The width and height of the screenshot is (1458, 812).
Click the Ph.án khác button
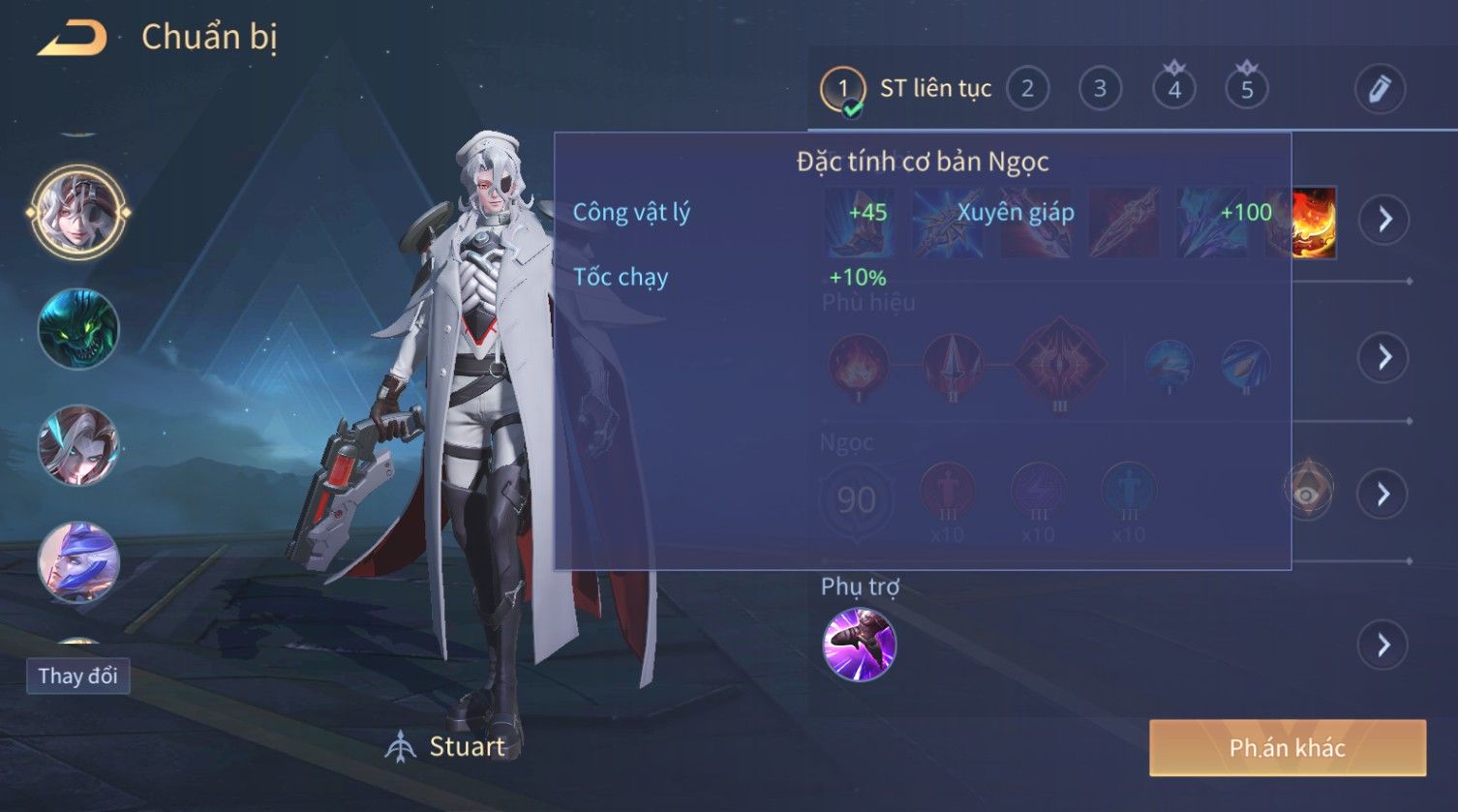(1287, 747)
